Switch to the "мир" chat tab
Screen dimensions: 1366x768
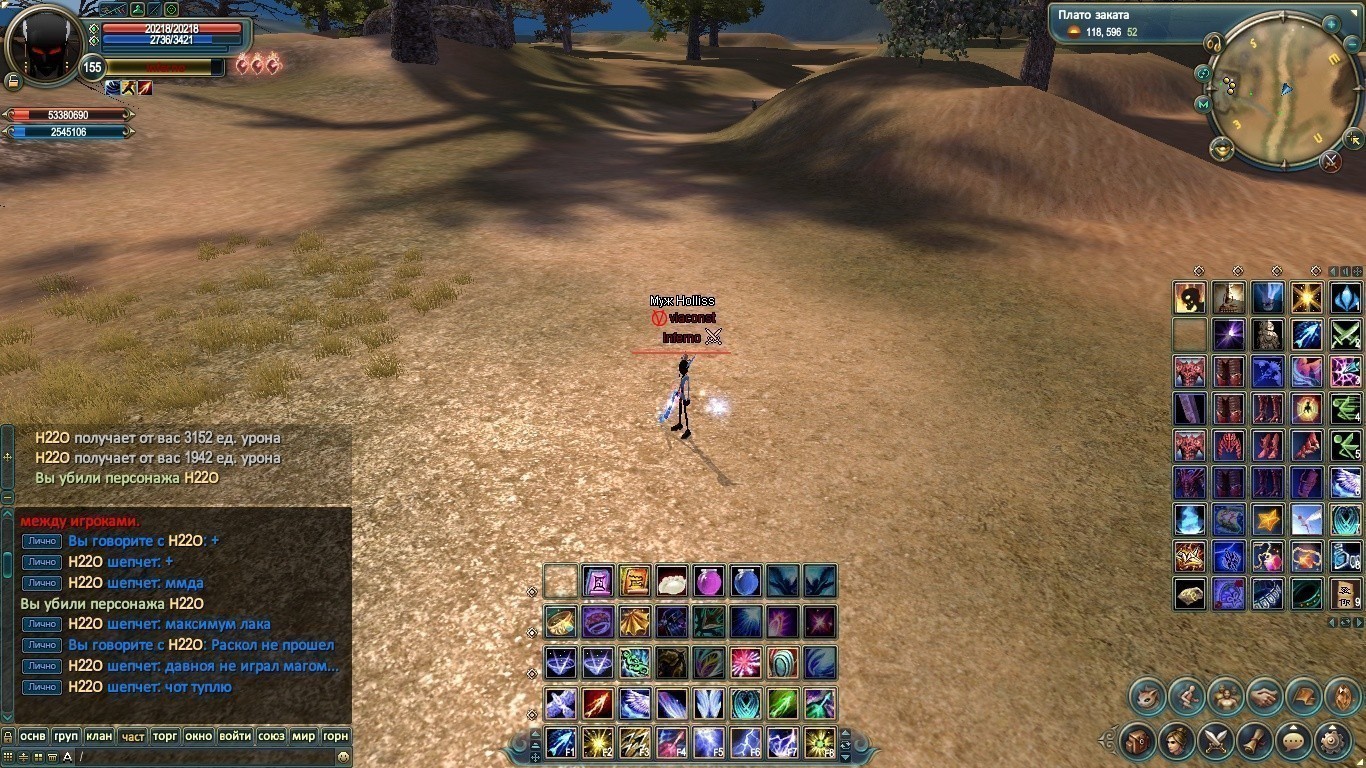click(x=304, y=736)
